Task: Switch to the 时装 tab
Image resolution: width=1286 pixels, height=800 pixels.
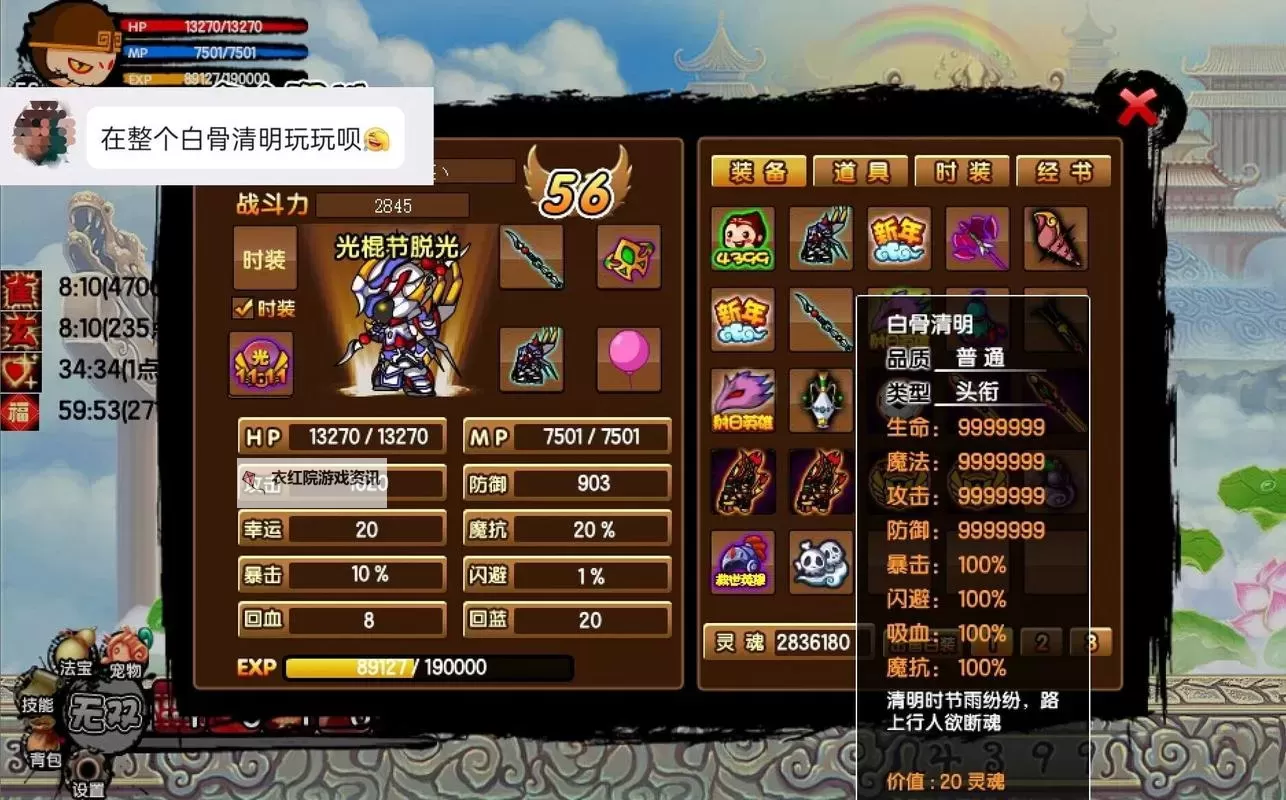Action: [x=962, y=171]
